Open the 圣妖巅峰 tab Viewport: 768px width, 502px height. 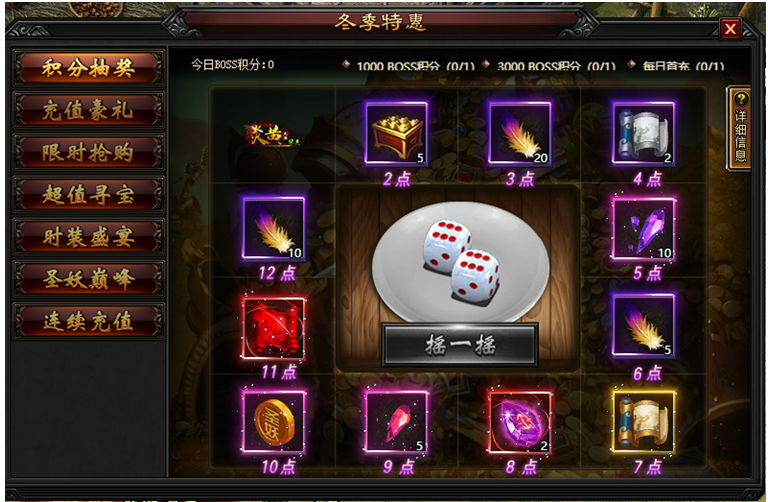coord(88,278)
